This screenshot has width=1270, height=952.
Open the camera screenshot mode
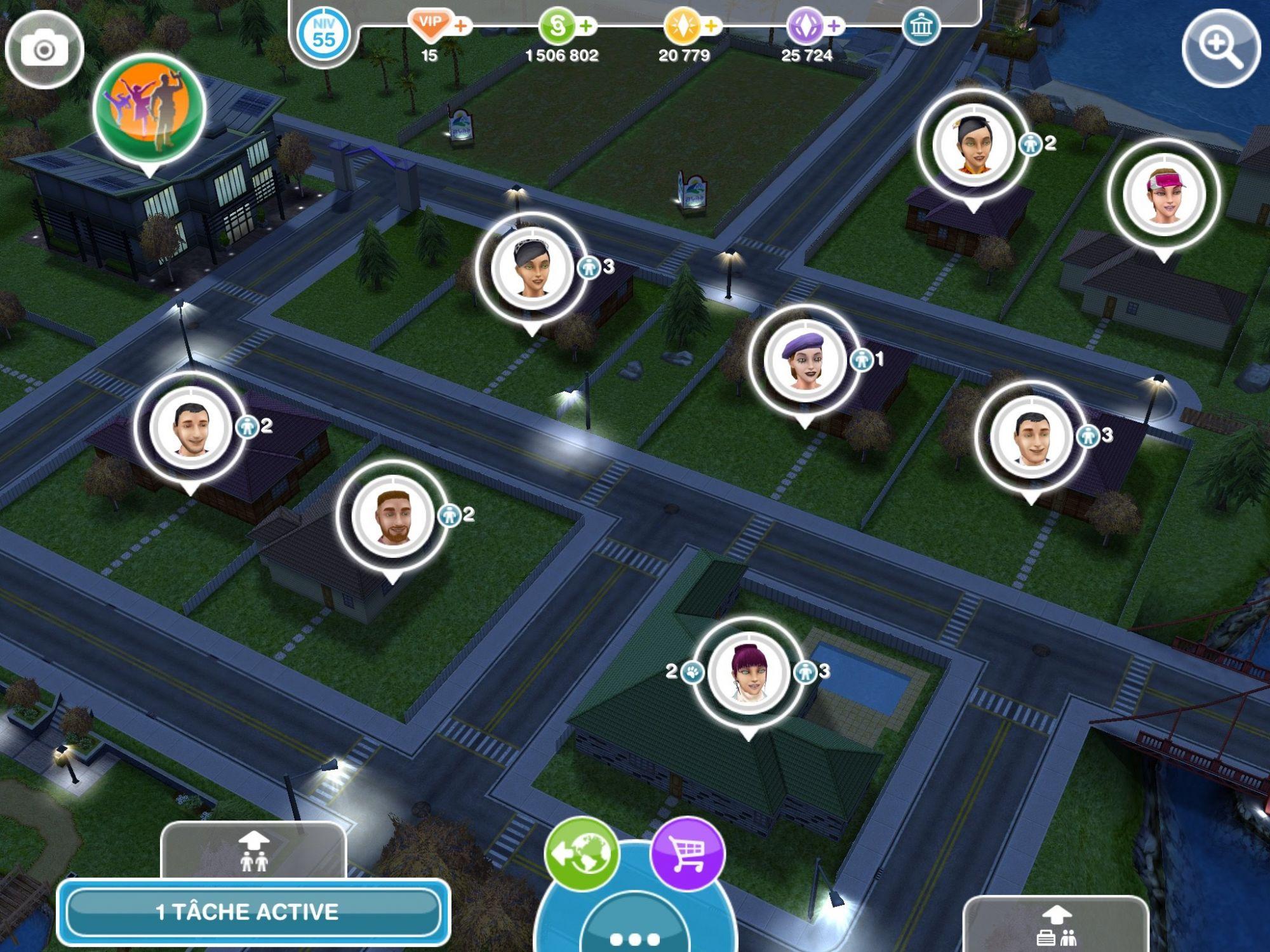pos(44,49)
